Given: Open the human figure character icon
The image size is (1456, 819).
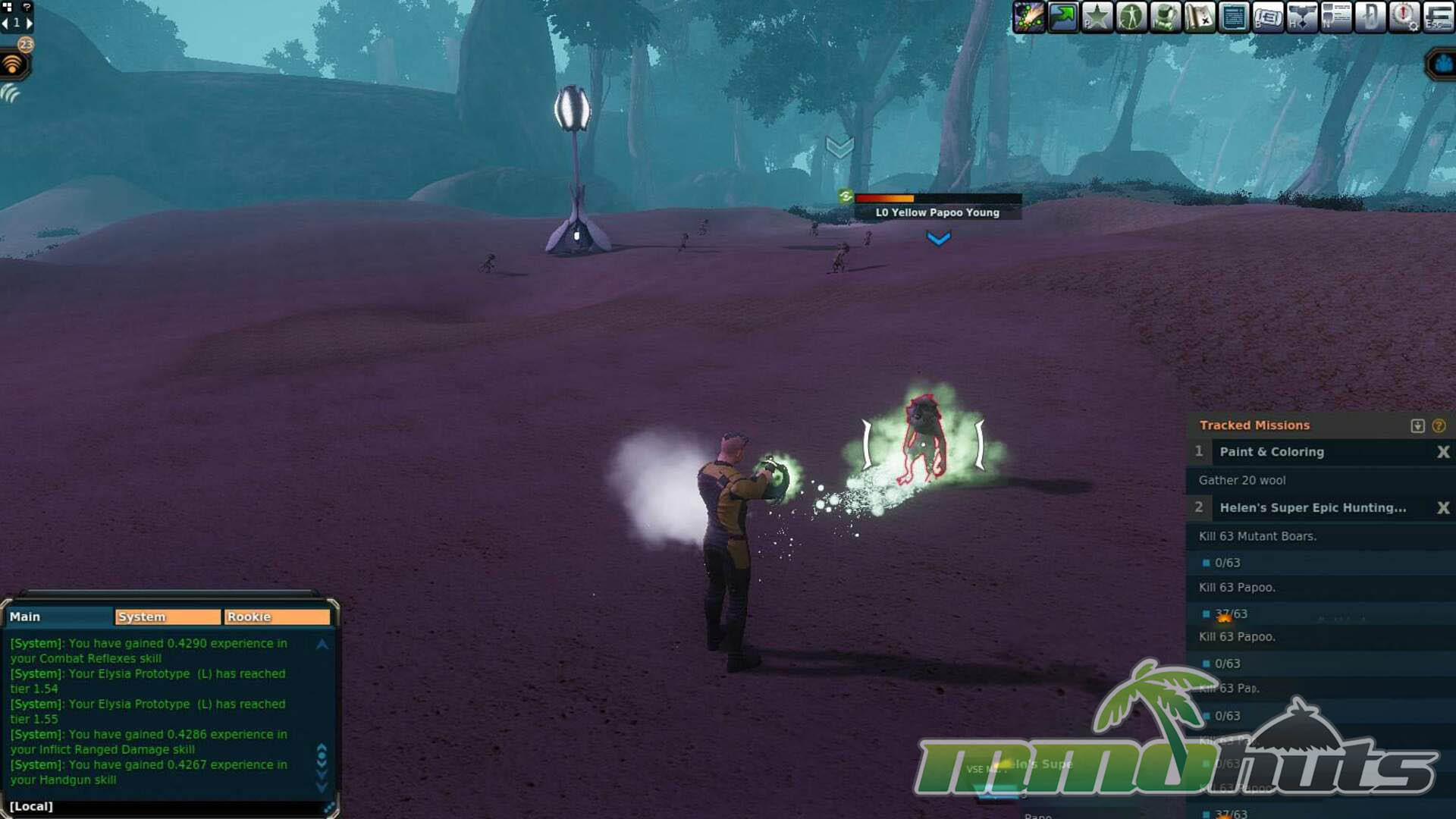Looking at the screenshot, I should point(1131,17).
